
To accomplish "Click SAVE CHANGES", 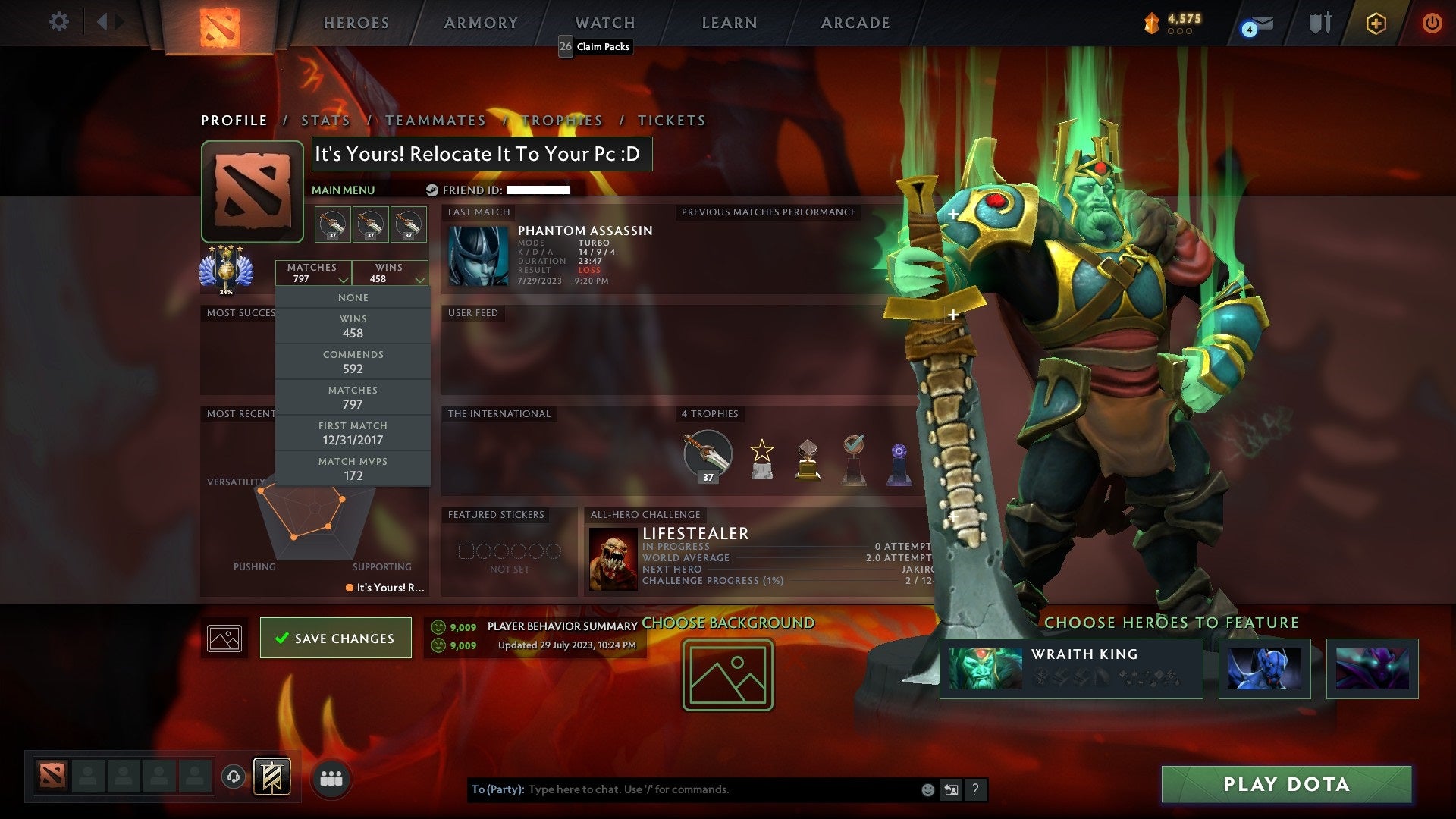I will pos(335,638).
